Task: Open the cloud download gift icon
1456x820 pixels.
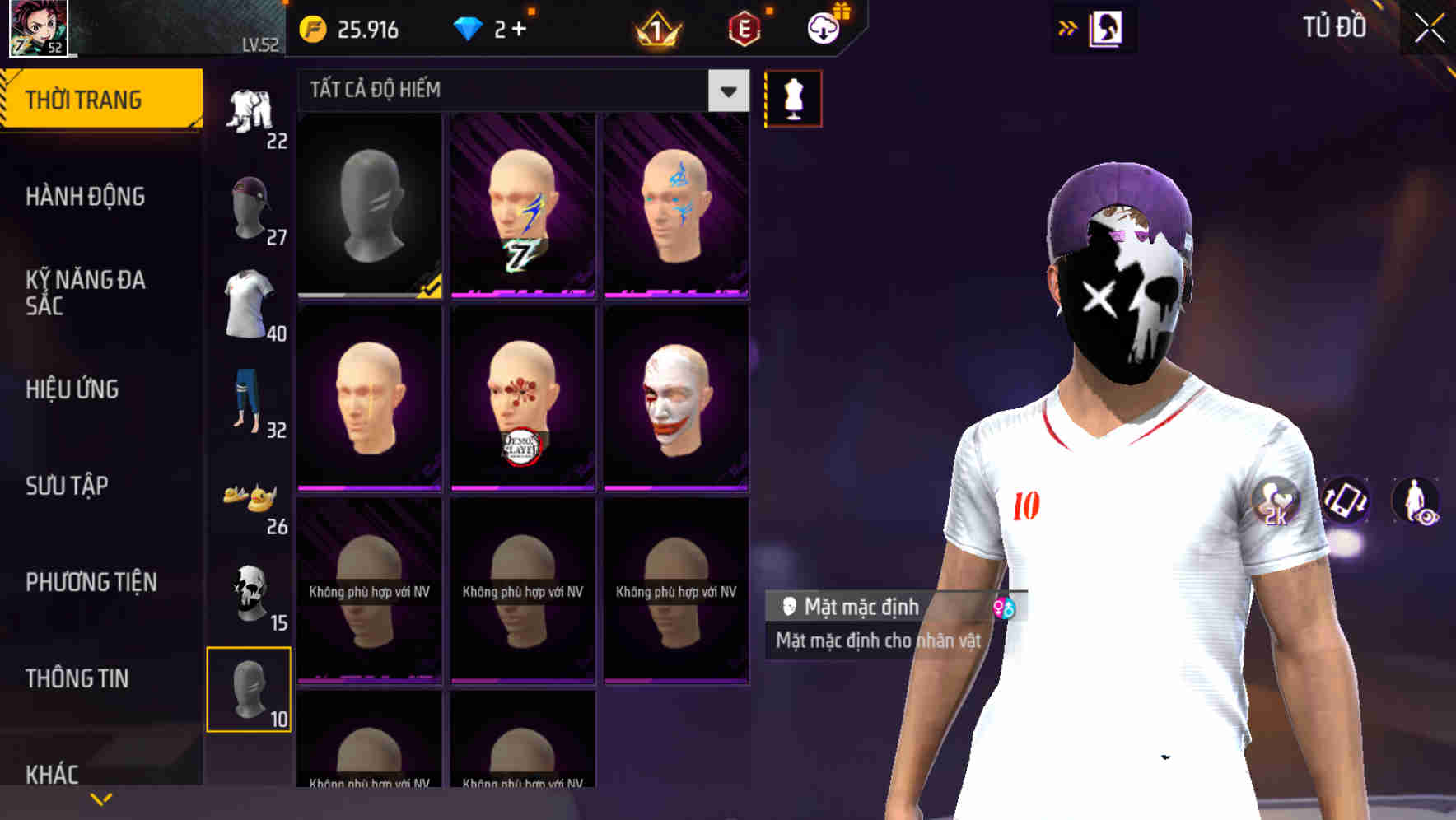Action: [826, 27]
